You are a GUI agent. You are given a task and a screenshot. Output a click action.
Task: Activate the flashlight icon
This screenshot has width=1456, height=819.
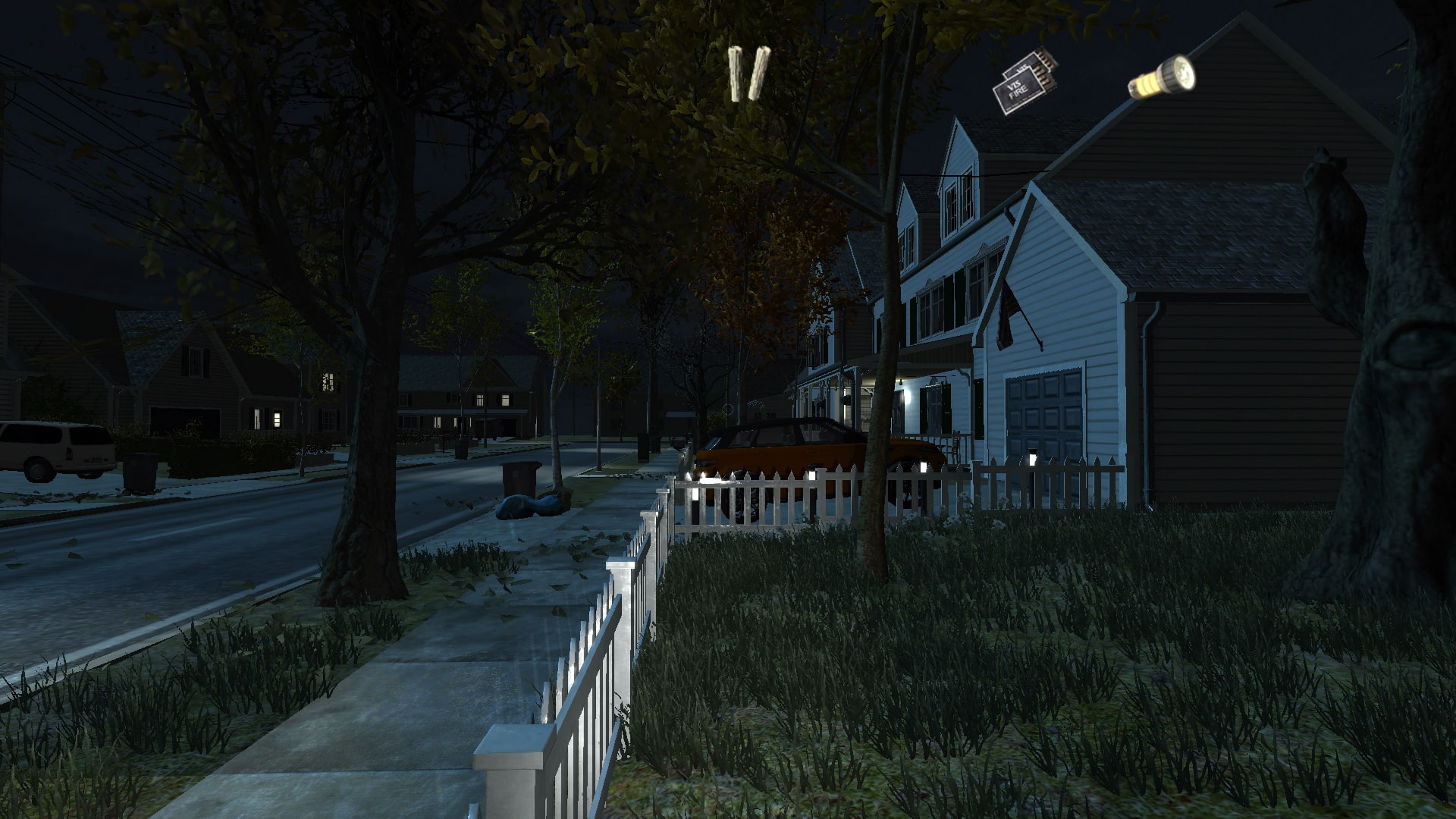(x=1162, y=77)
